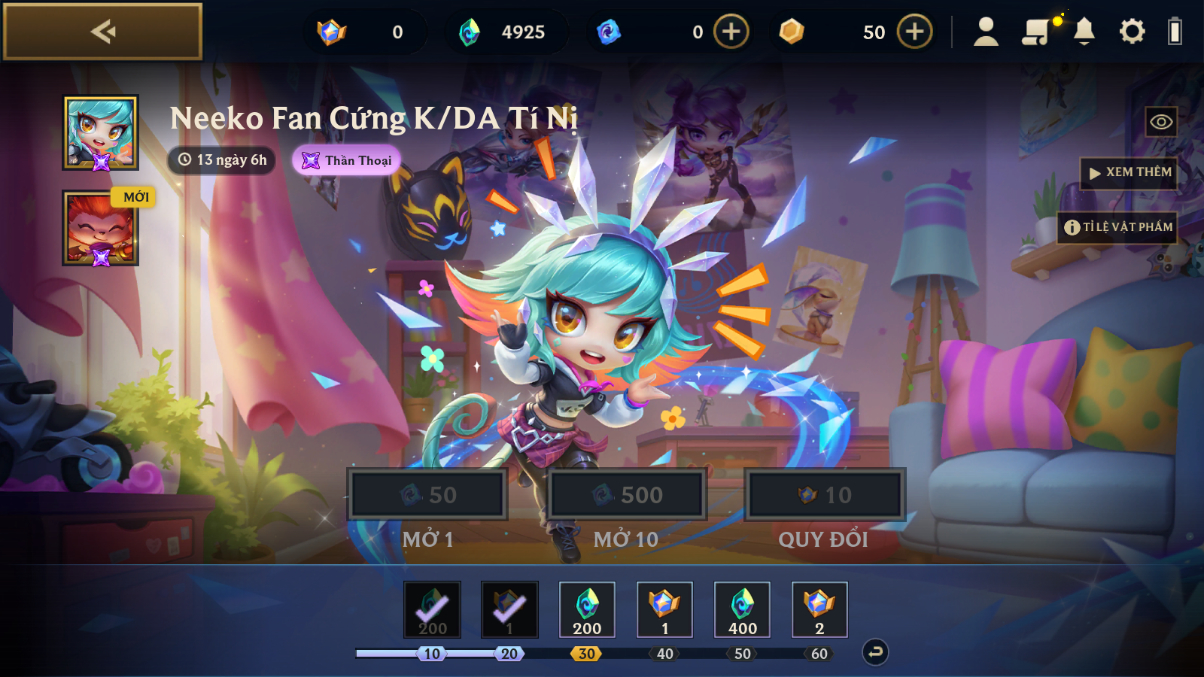Screen dimensions: 1204x677
Task: Open 1 for 50 currency
Action: tap(428, 495)
